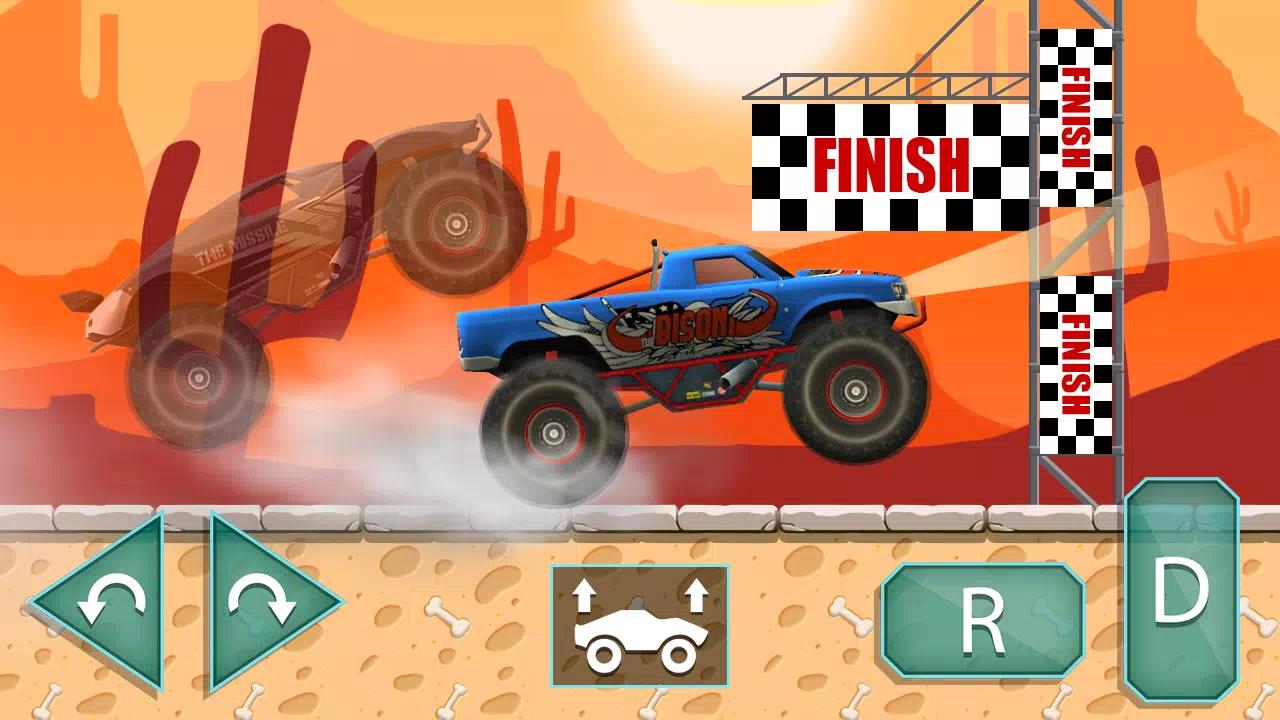This screenshot has width=1280, height=720.
Task: Hit the D drive pedal
Action: pyautogui.click(x=1181, y=592)
